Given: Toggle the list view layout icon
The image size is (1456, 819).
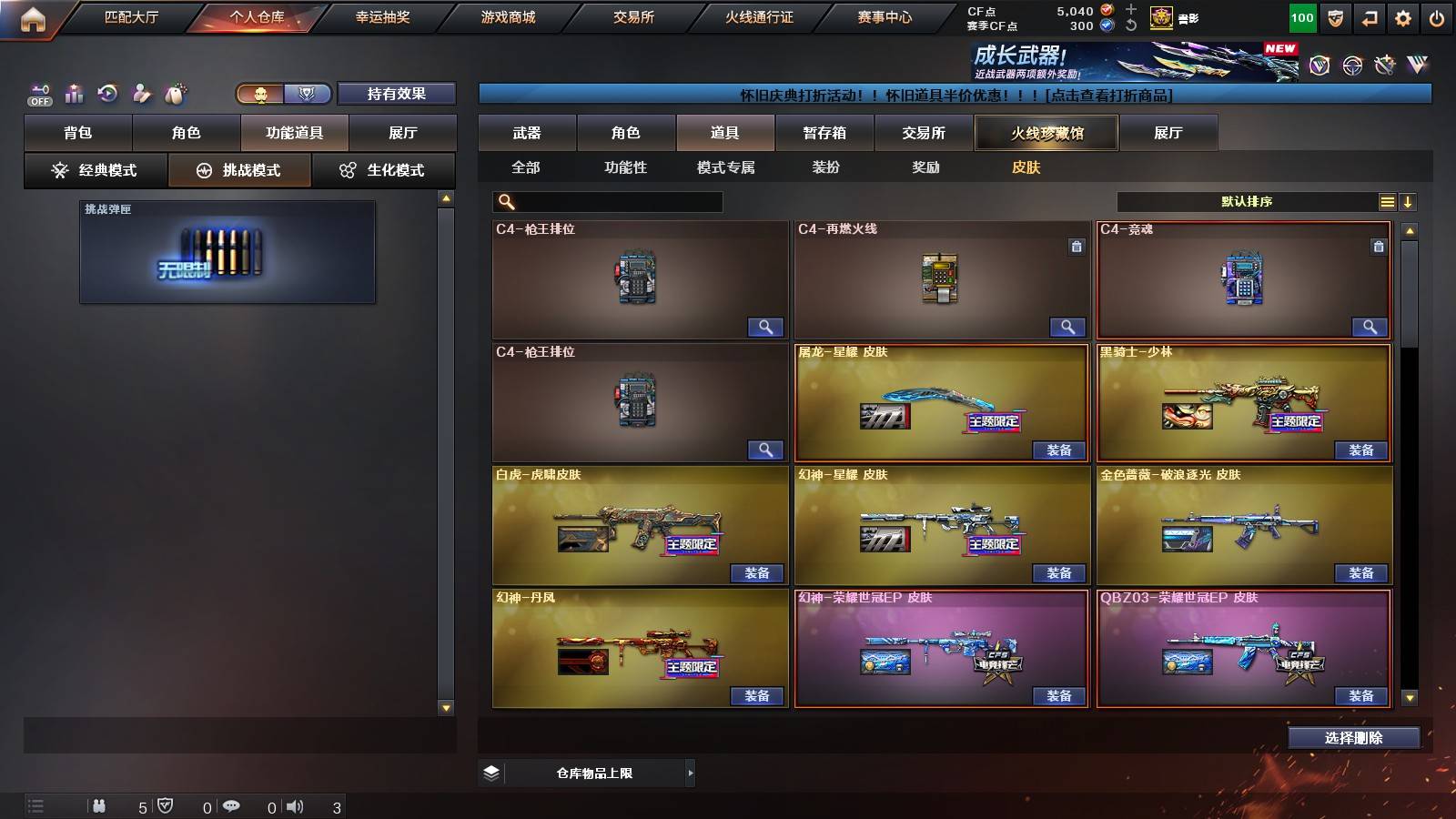Looking at the screenshot, I should tap(1387, 201).
